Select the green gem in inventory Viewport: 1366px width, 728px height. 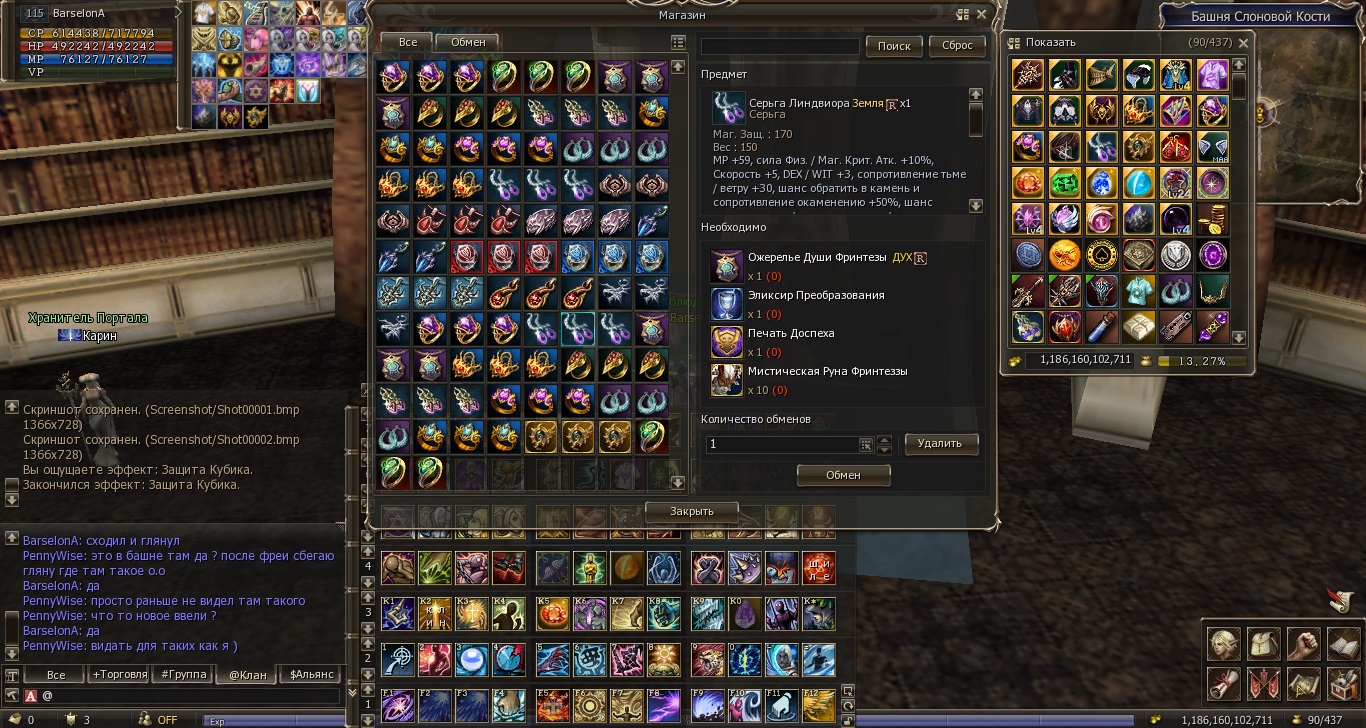[x=1064, y=183]
